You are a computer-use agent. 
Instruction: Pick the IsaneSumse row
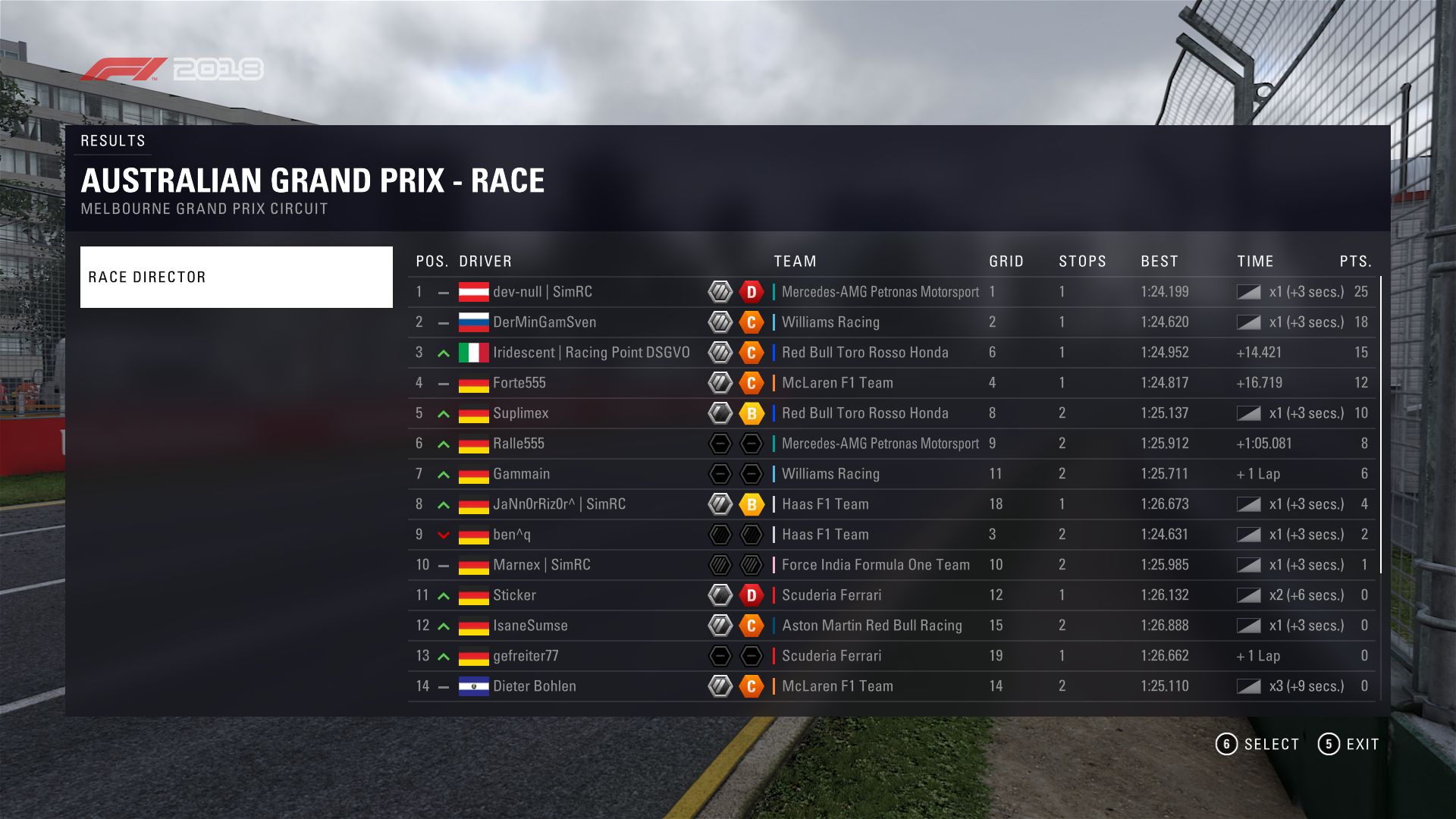[530, 626]
